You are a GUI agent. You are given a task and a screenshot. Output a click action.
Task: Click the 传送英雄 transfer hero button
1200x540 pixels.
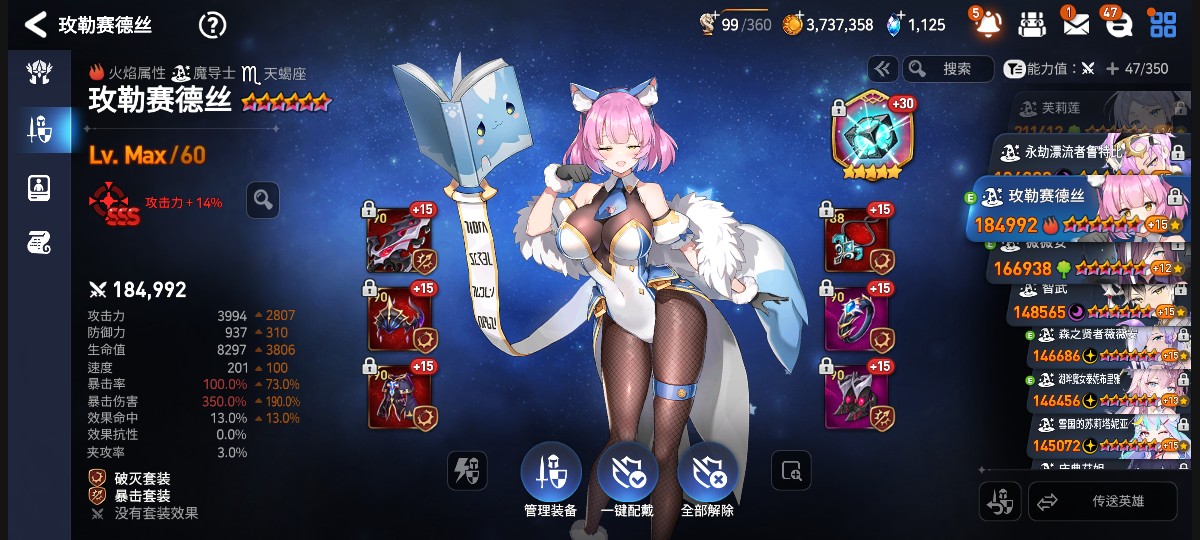(1103, 502)
